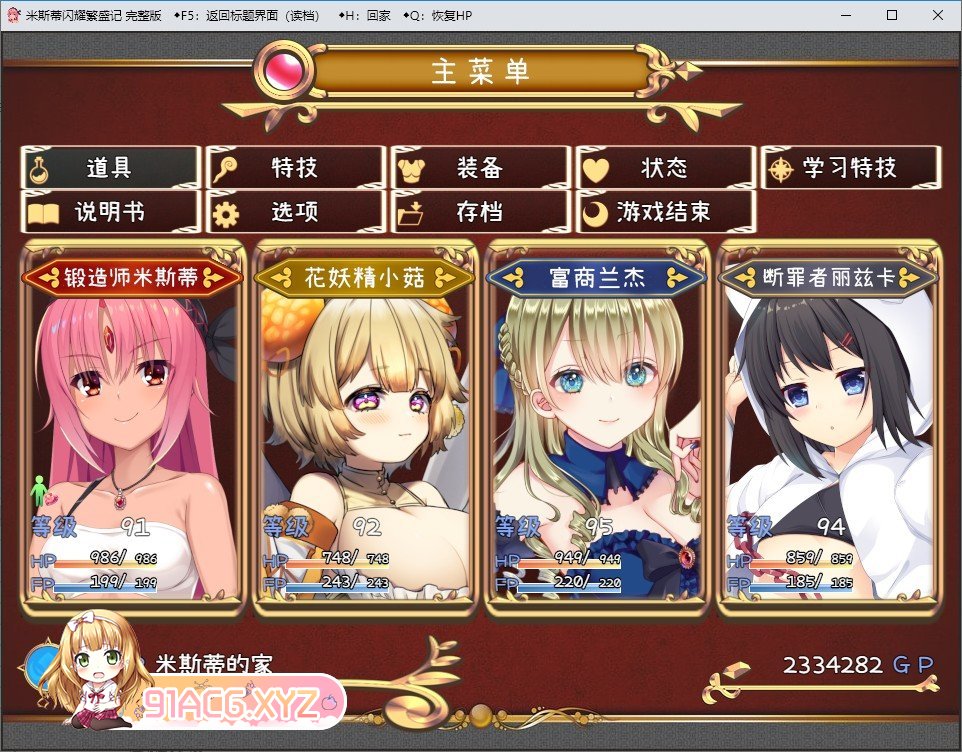Pick the 富商兰杰 character card
962x752 pixels.
597,430
